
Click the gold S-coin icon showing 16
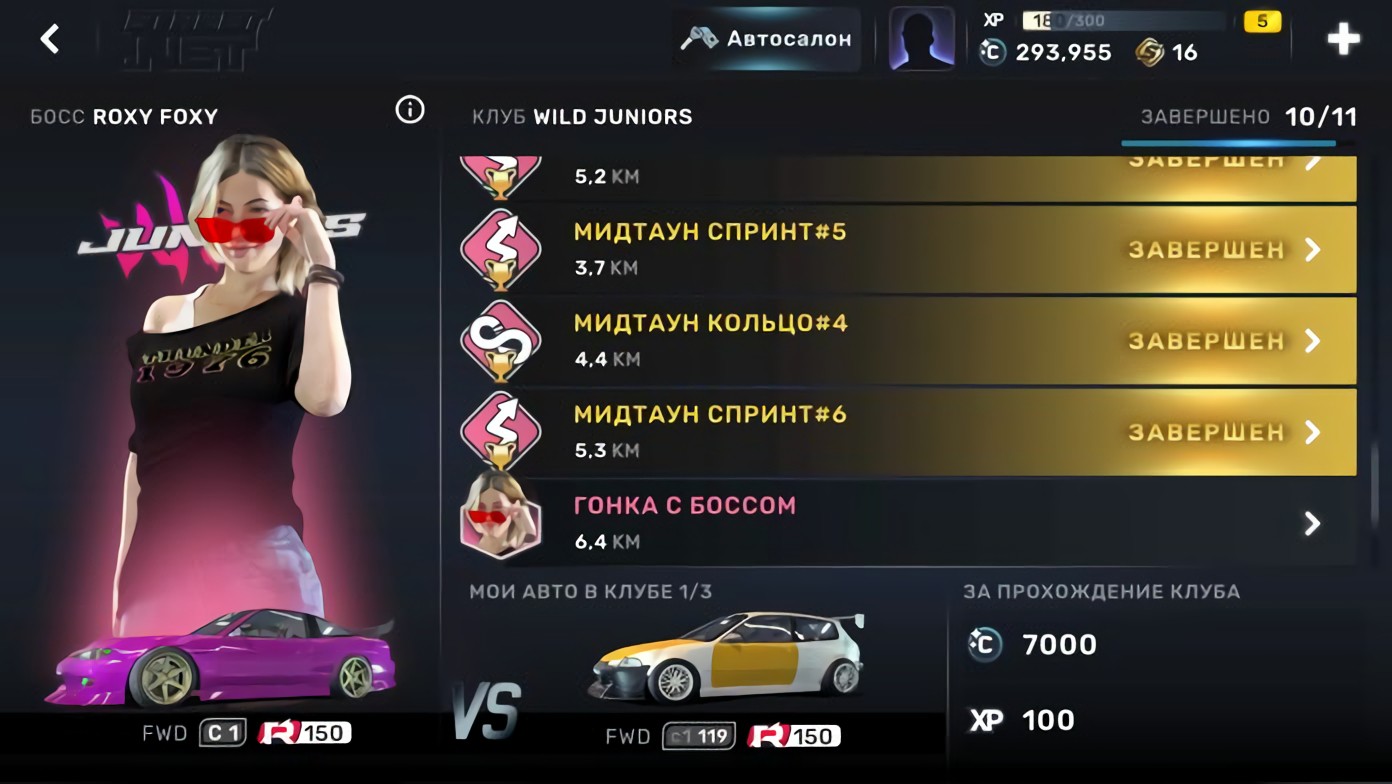(1151, 53)
